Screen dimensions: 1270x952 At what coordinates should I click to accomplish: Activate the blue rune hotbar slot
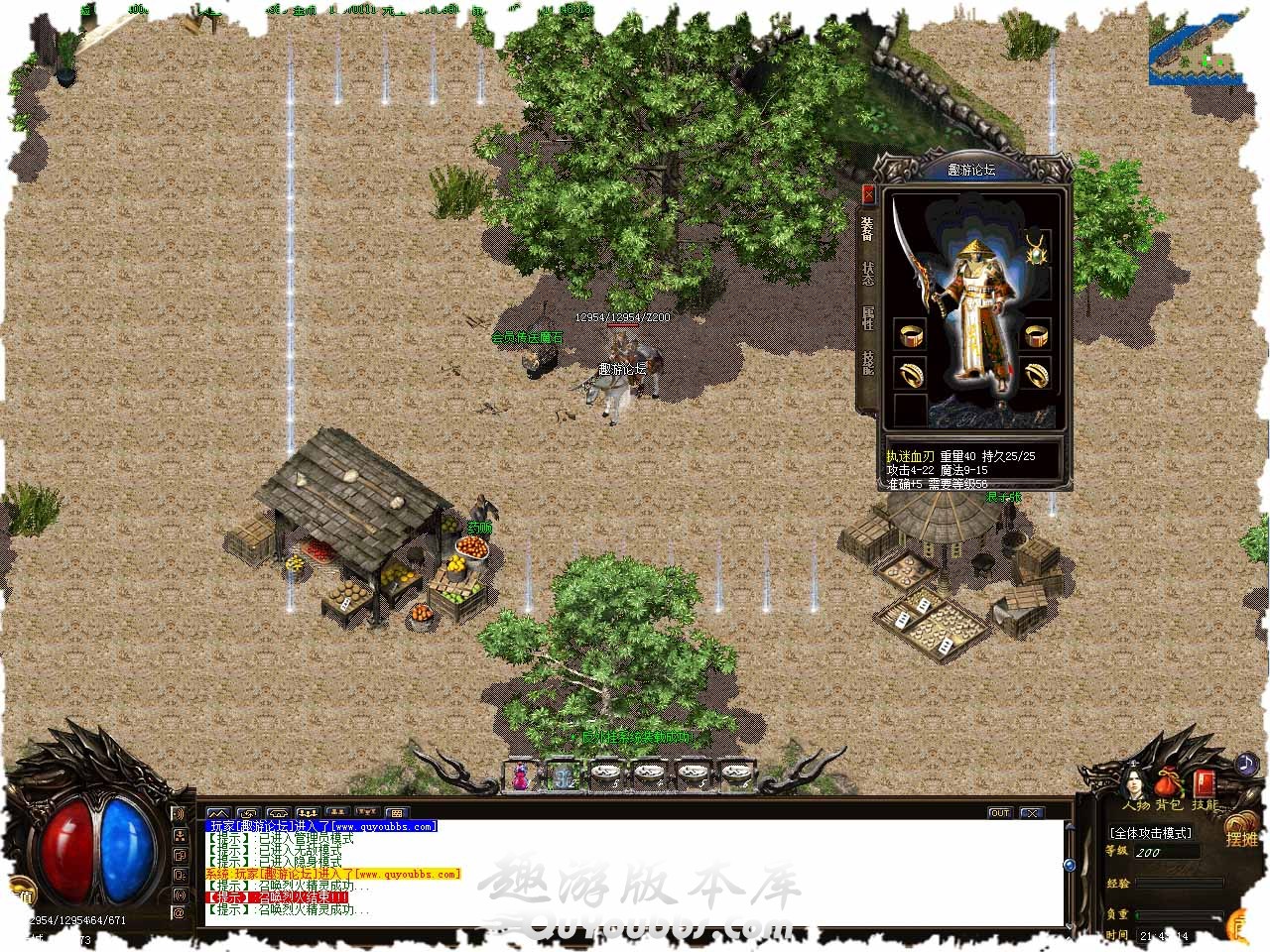[x=563, y=775]
